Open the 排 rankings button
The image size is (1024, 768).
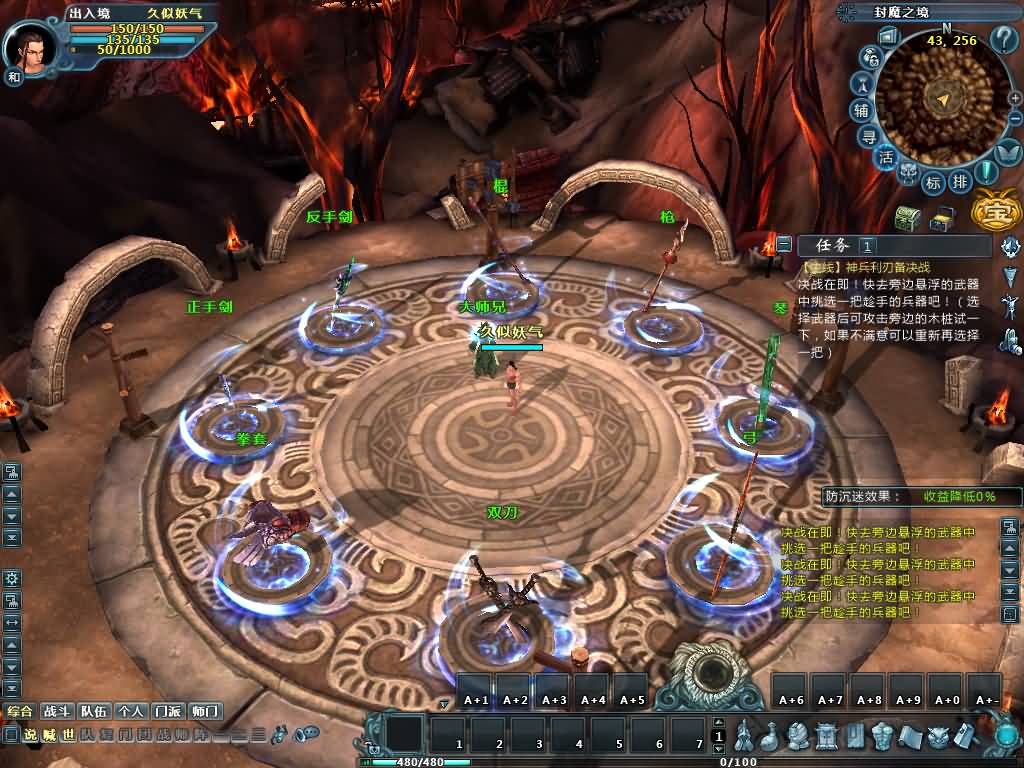tap(960, 181)
